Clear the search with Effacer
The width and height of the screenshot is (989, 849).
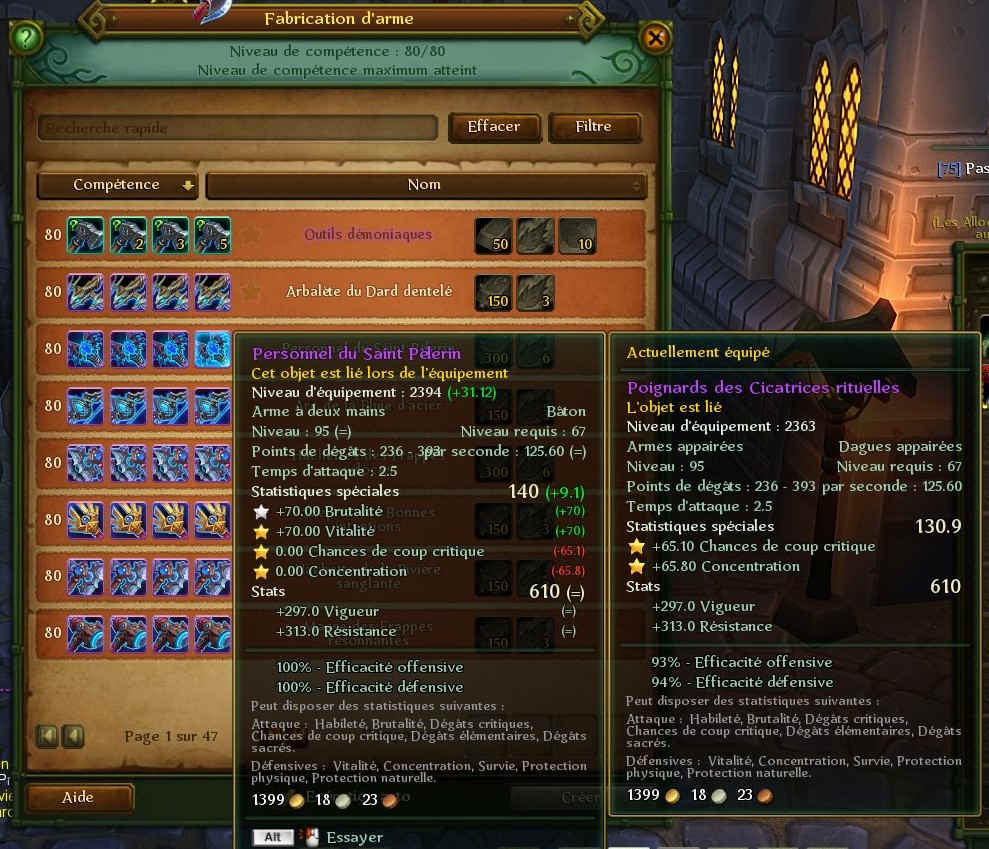494,127
